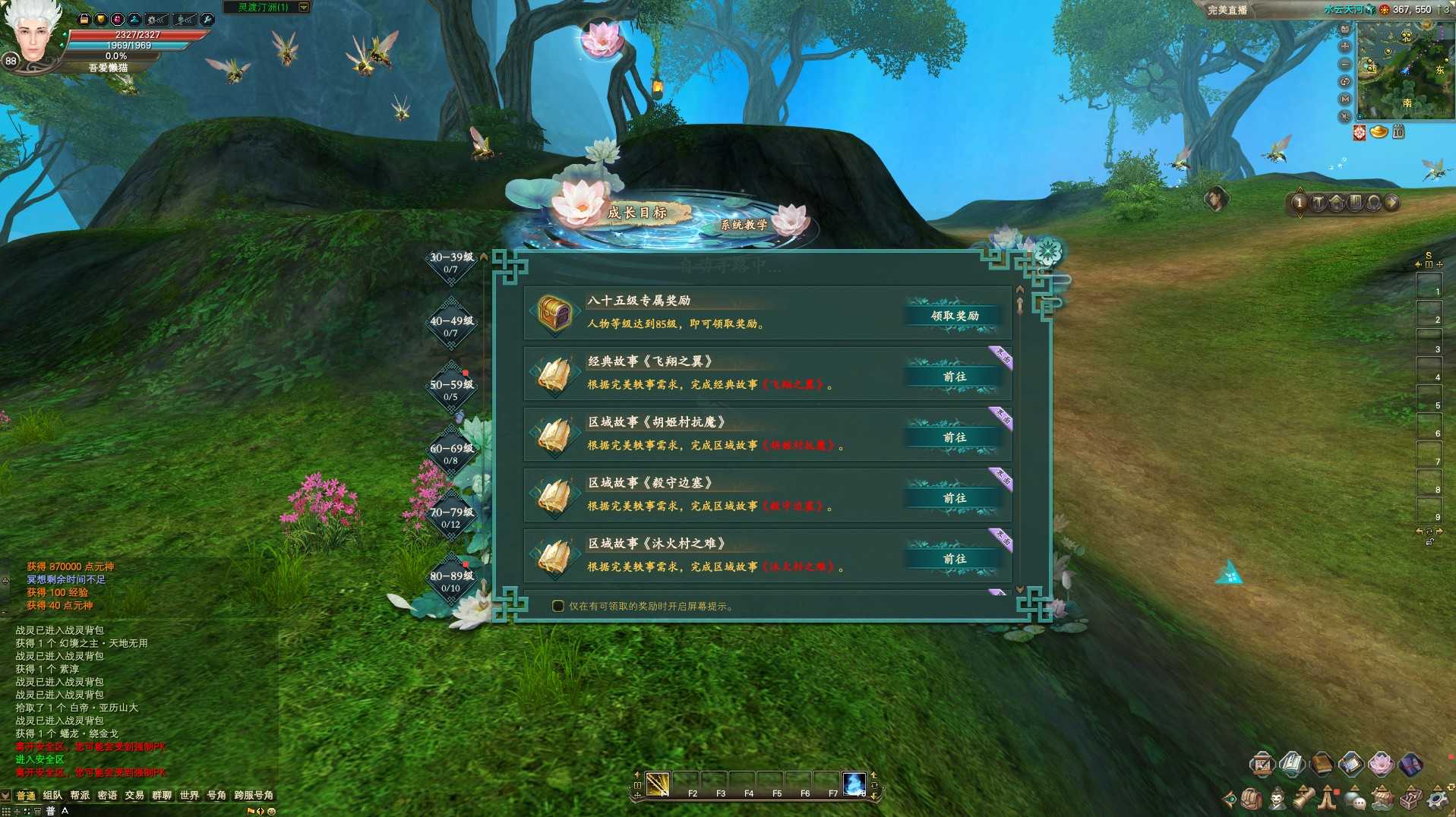Open the 完美直播 live stream button

[x=1227, y=10]
